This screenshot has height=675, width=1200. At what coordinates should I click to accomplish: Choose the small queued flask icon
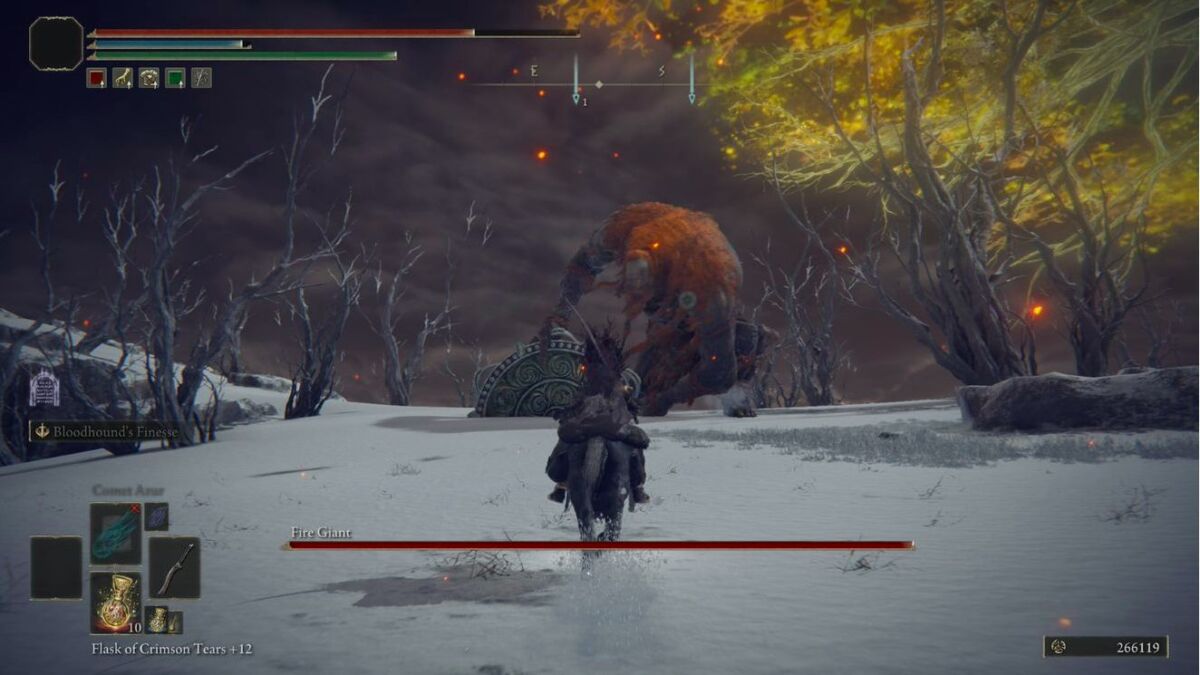(156, 619)
